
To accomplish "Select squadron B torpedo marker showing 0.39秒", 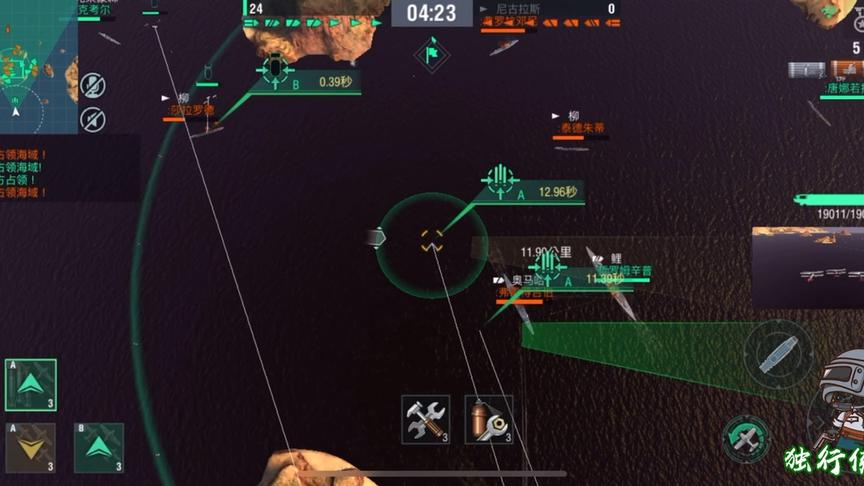I will click(x=274, y=69).
